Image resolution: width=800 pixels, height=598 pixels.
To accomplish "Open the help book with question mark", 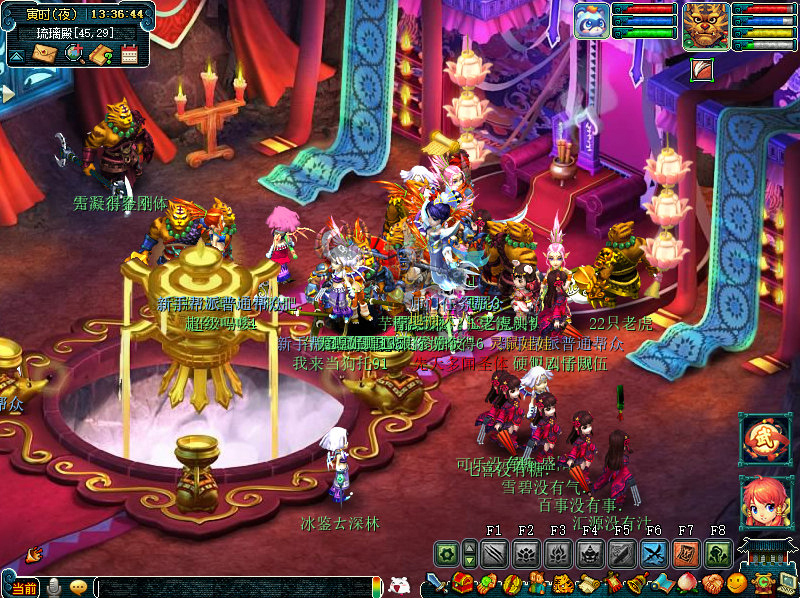I will (101, 53).
